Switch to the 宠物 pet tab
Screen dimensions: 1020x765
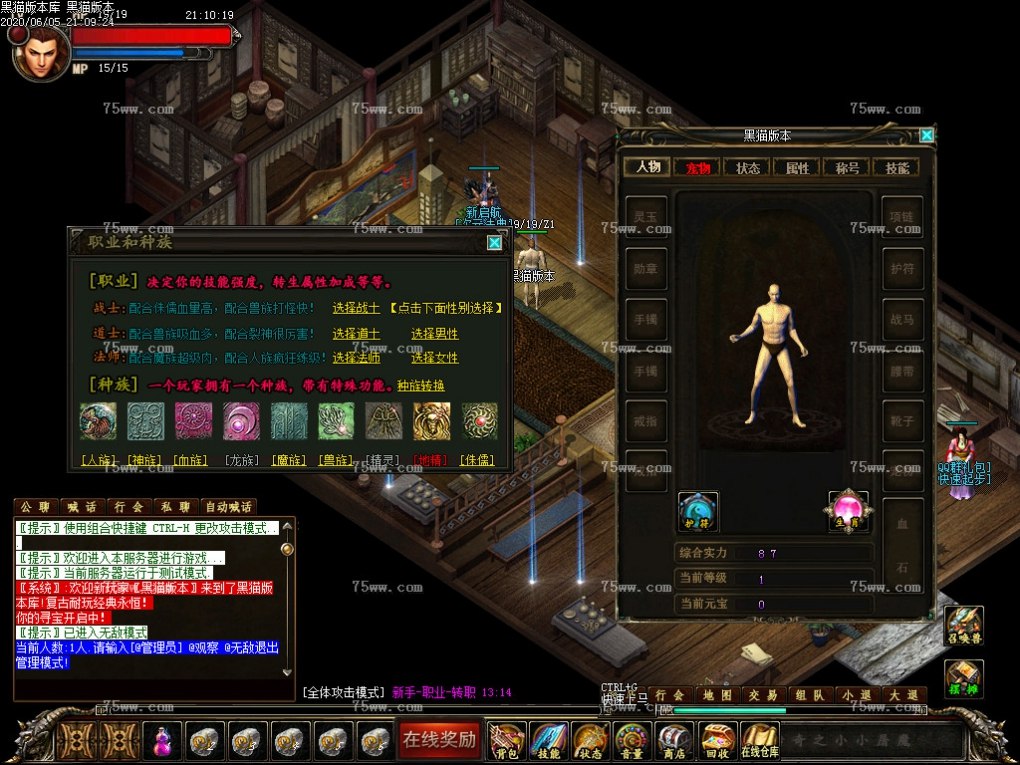pos(697,168)
